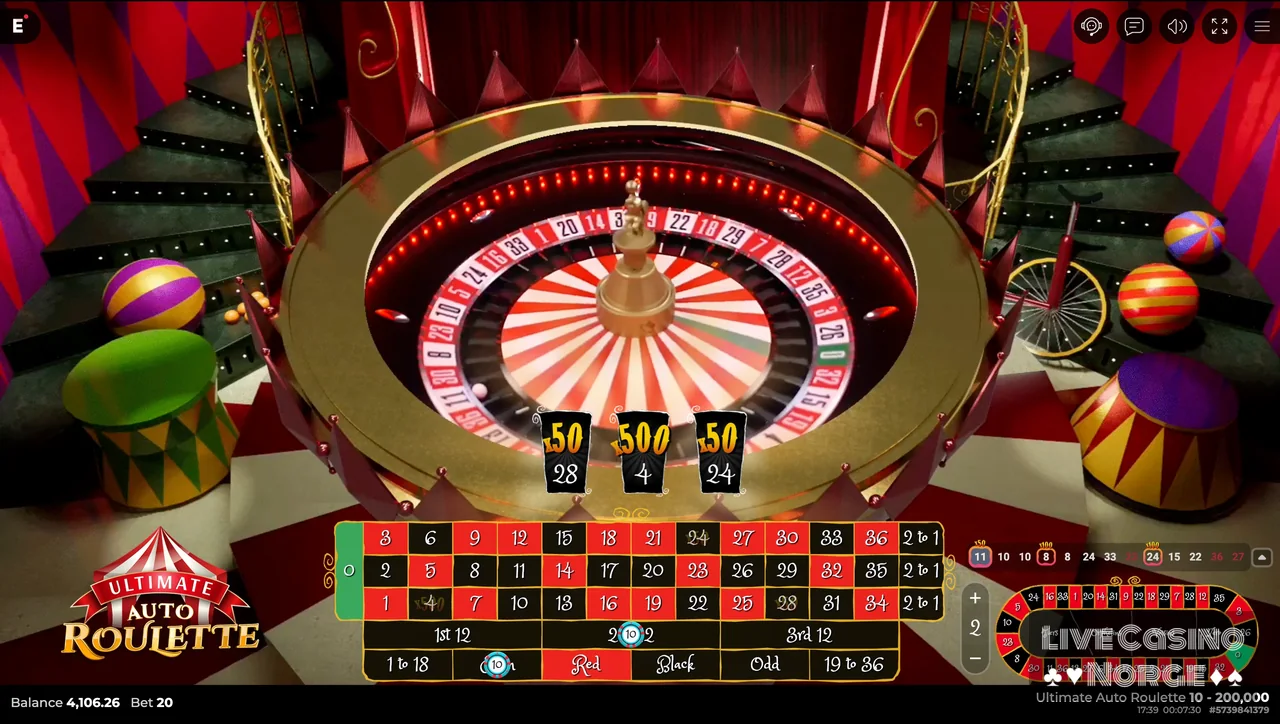
Task: Contact live support via headset icon
Action: click(x=1091, y=27)
